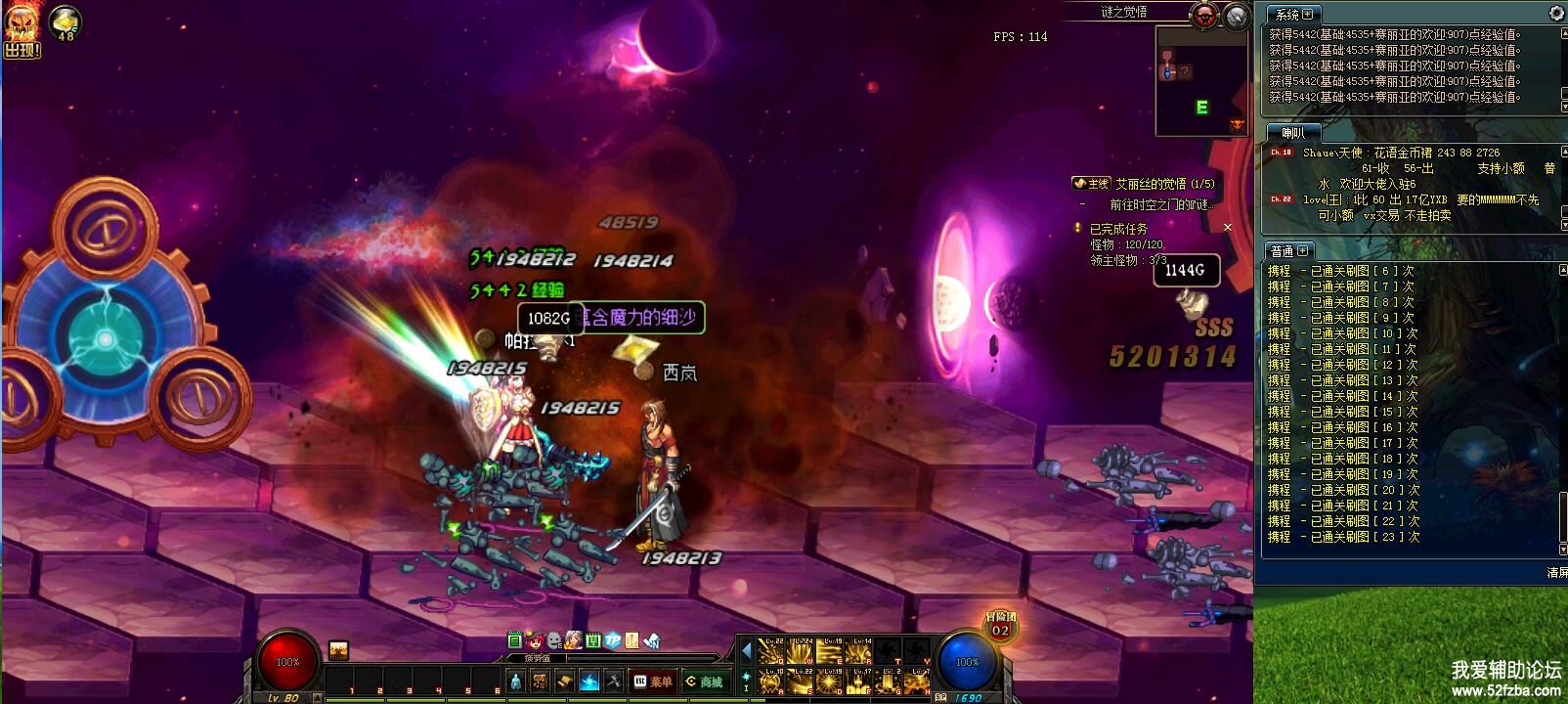Open the quest scroll icon

point(564,682)
